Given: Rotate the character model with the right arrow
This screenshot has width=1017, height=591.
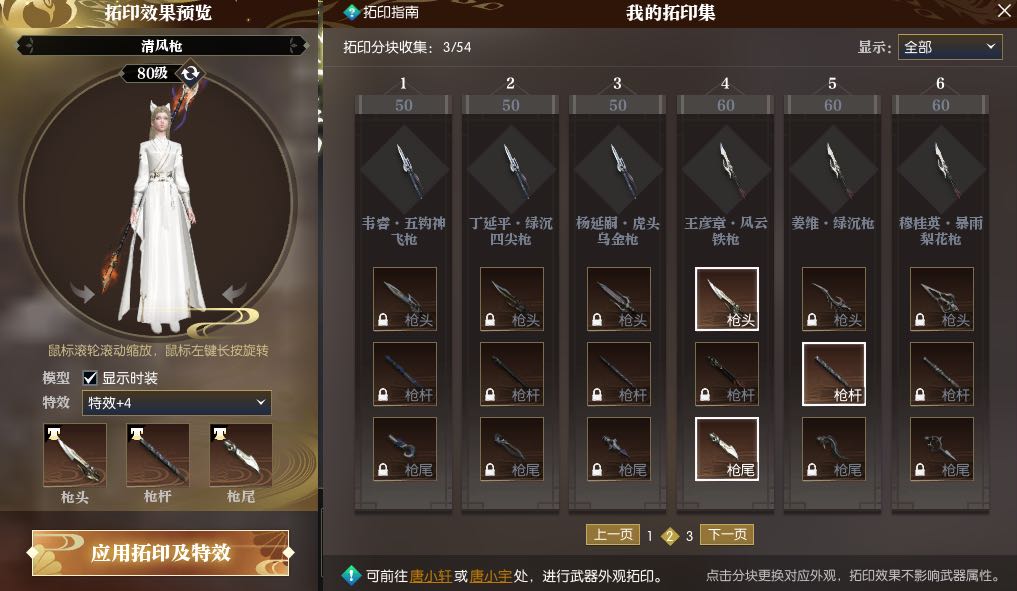Looking at the screenshot, I should [235, 293].
